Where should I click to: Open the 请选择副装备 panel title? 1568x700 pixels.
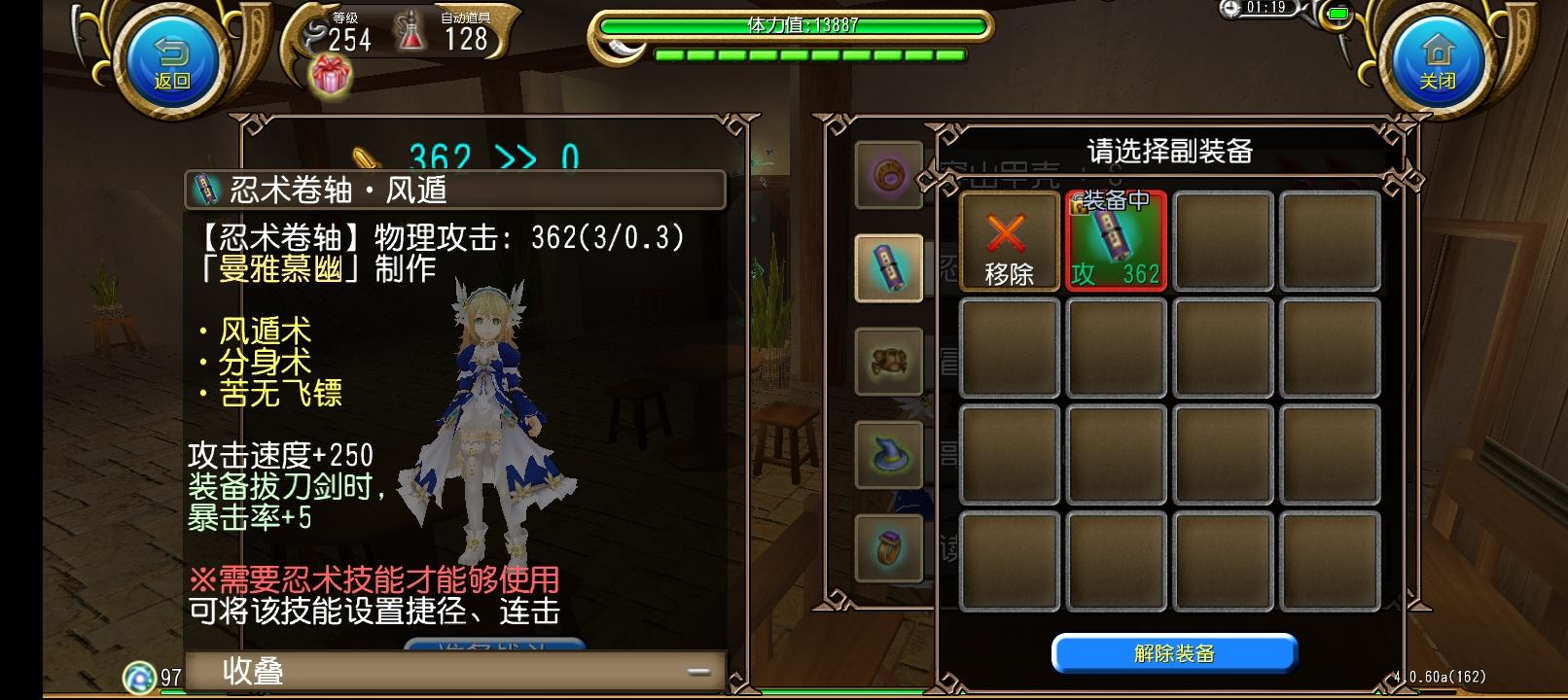click(1169, 152)
